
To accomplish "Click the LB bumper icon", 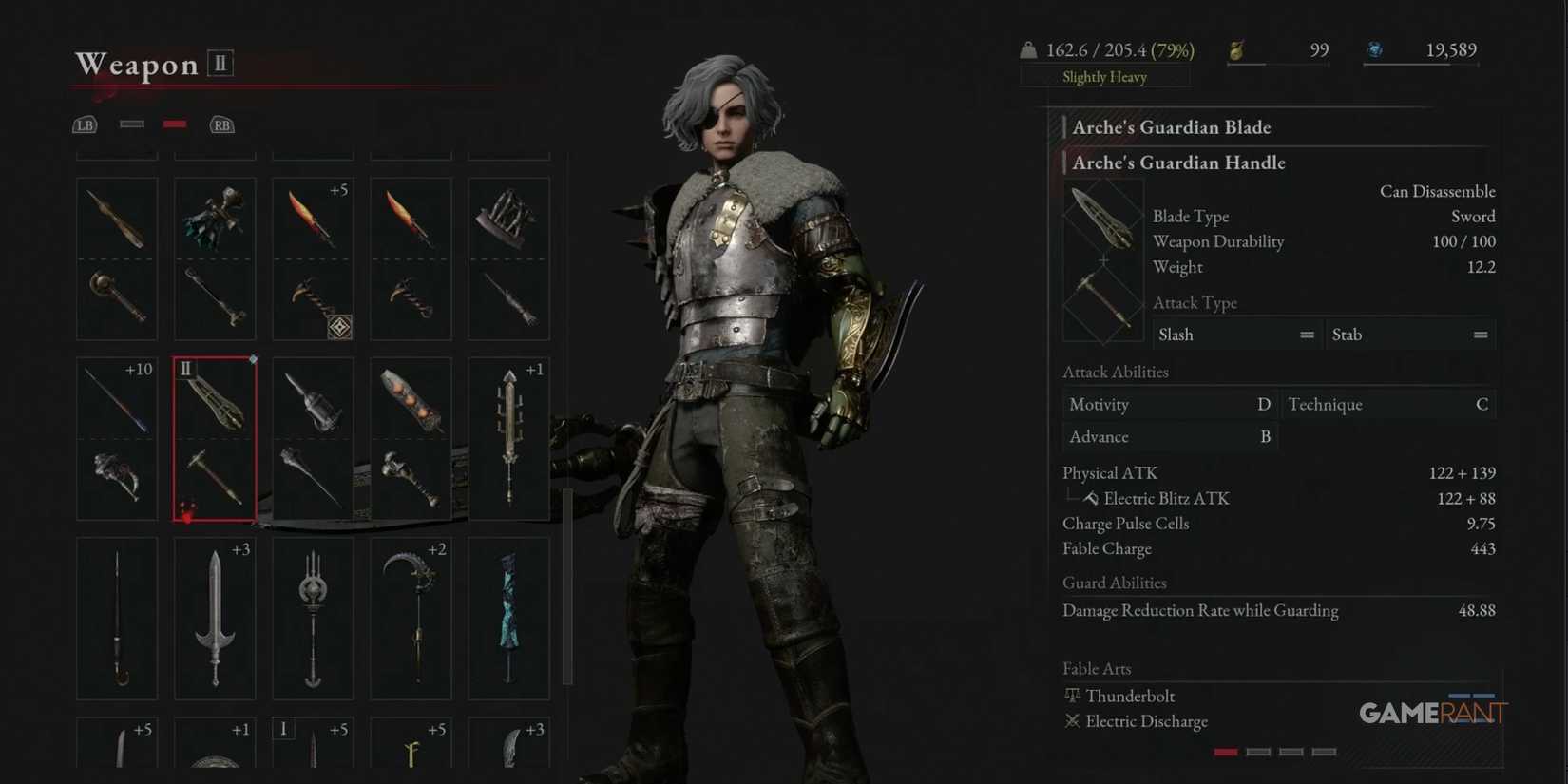I will (84, 124).
